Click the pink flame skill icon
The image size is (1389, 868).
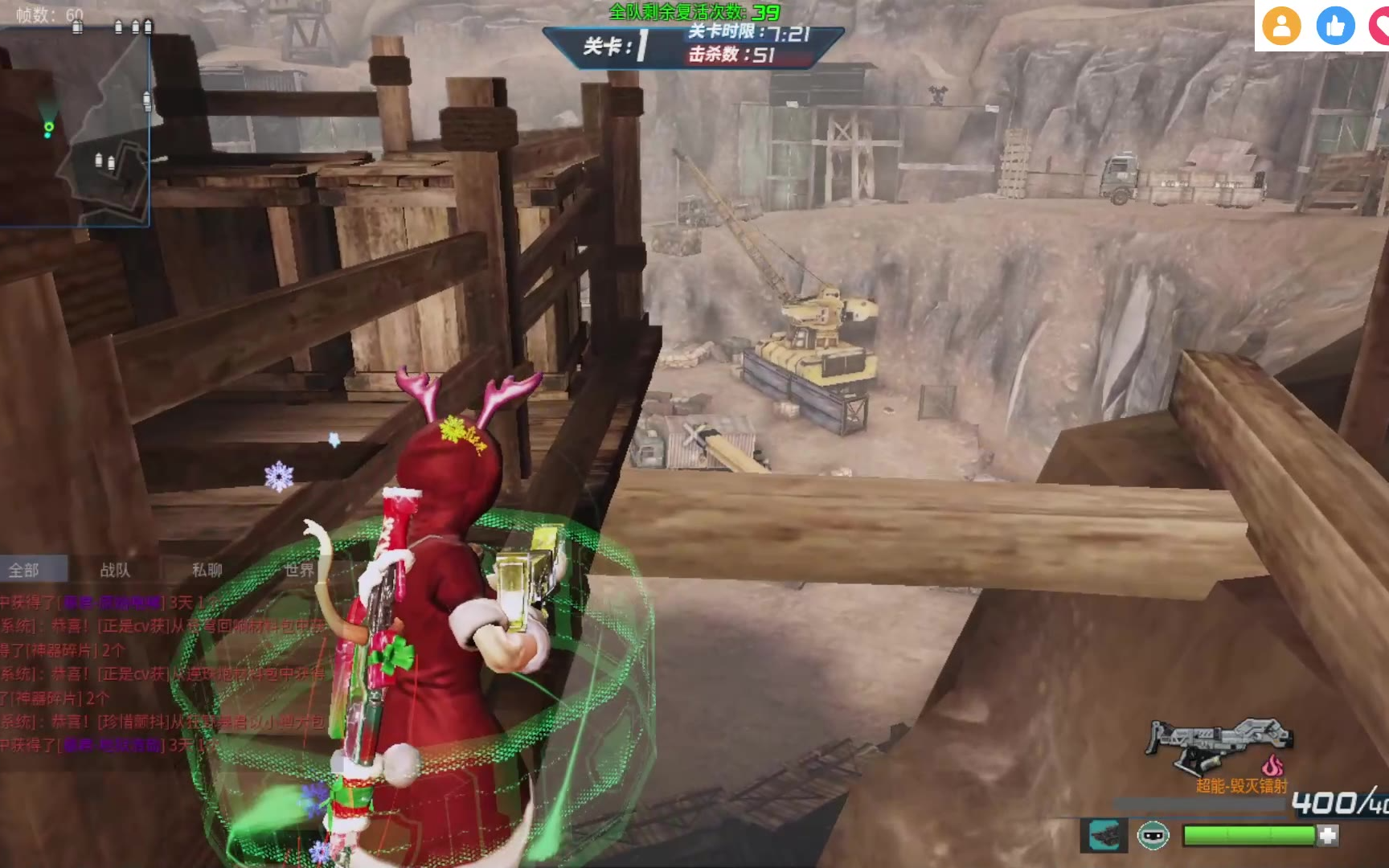pos(1272,765)
